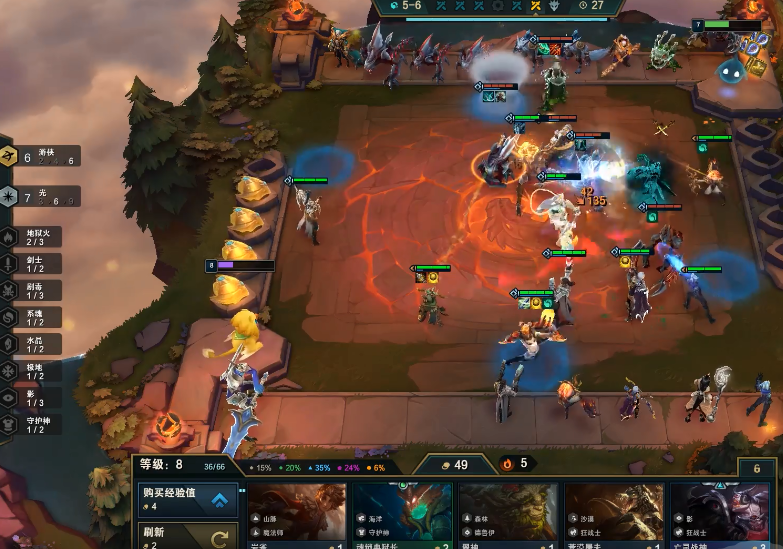This screenshot has height=549, width=783.
Task: Buy the 海洋 守护神 champion card
Action: coord(403,516)
